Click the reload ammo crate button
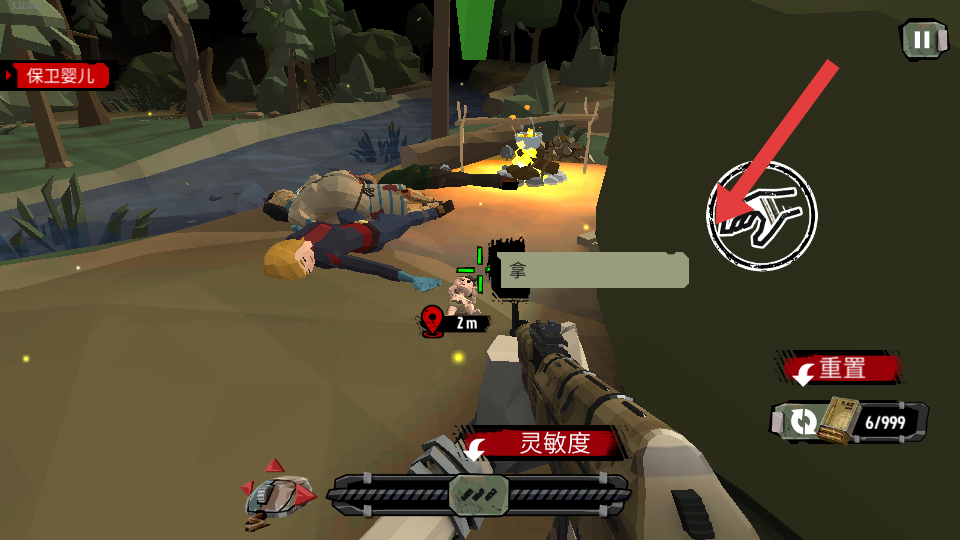 tap(848, 422)
